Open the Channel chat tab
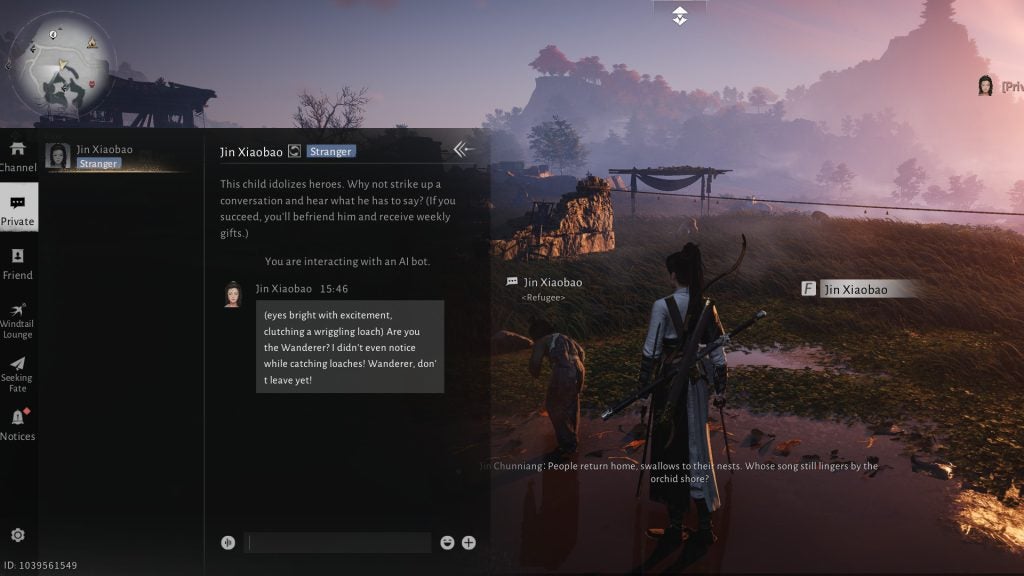1024x576 pixels. (x=18, y=156)
